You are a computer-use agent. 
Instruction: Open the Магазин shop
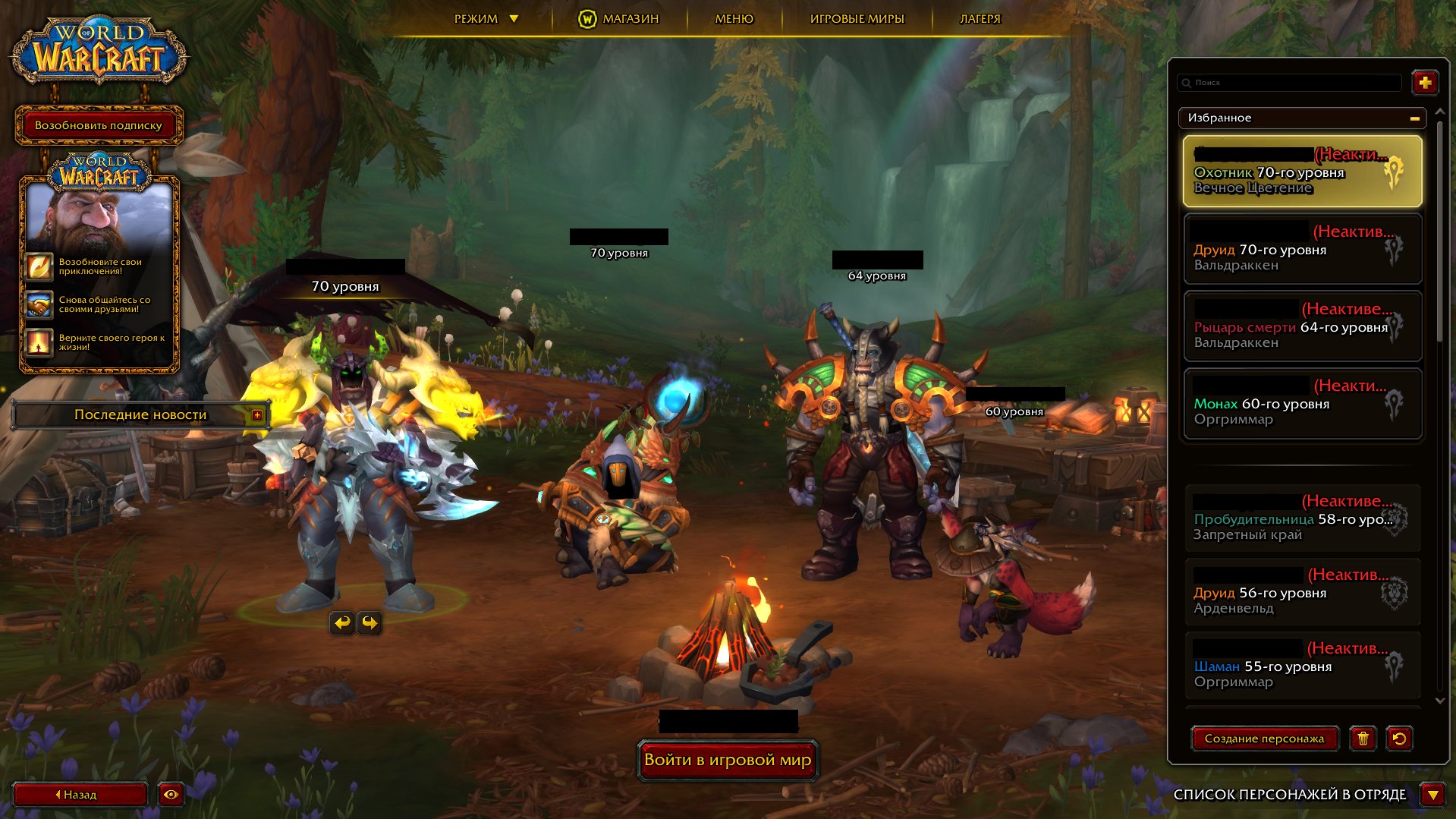pyautogui.click(x=619, y=19)
